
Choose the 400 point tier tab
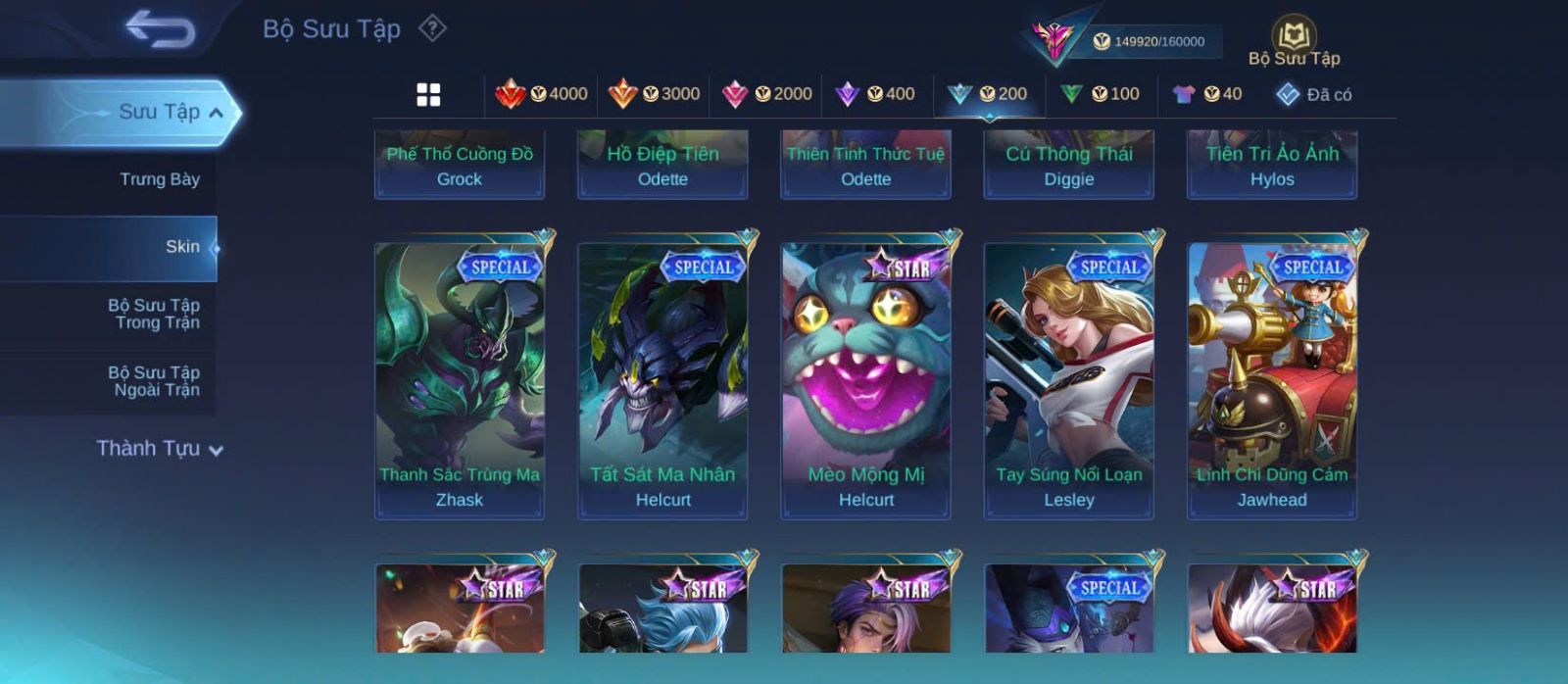[875, 94]
